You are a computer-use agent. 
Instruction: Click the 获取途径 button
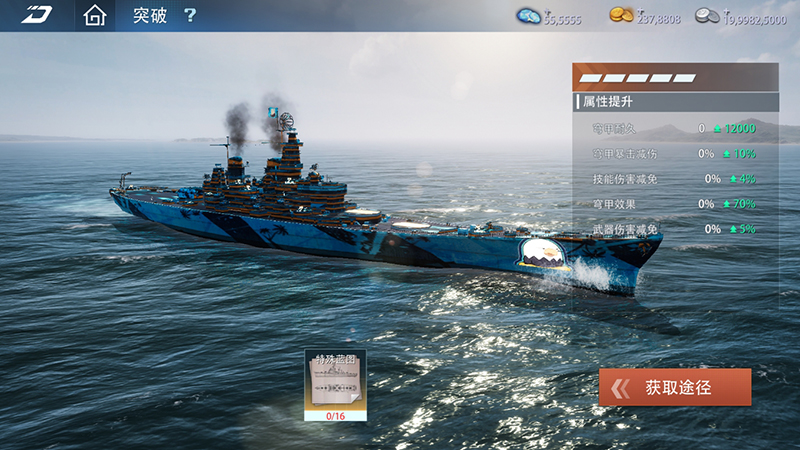pos(675,387)
